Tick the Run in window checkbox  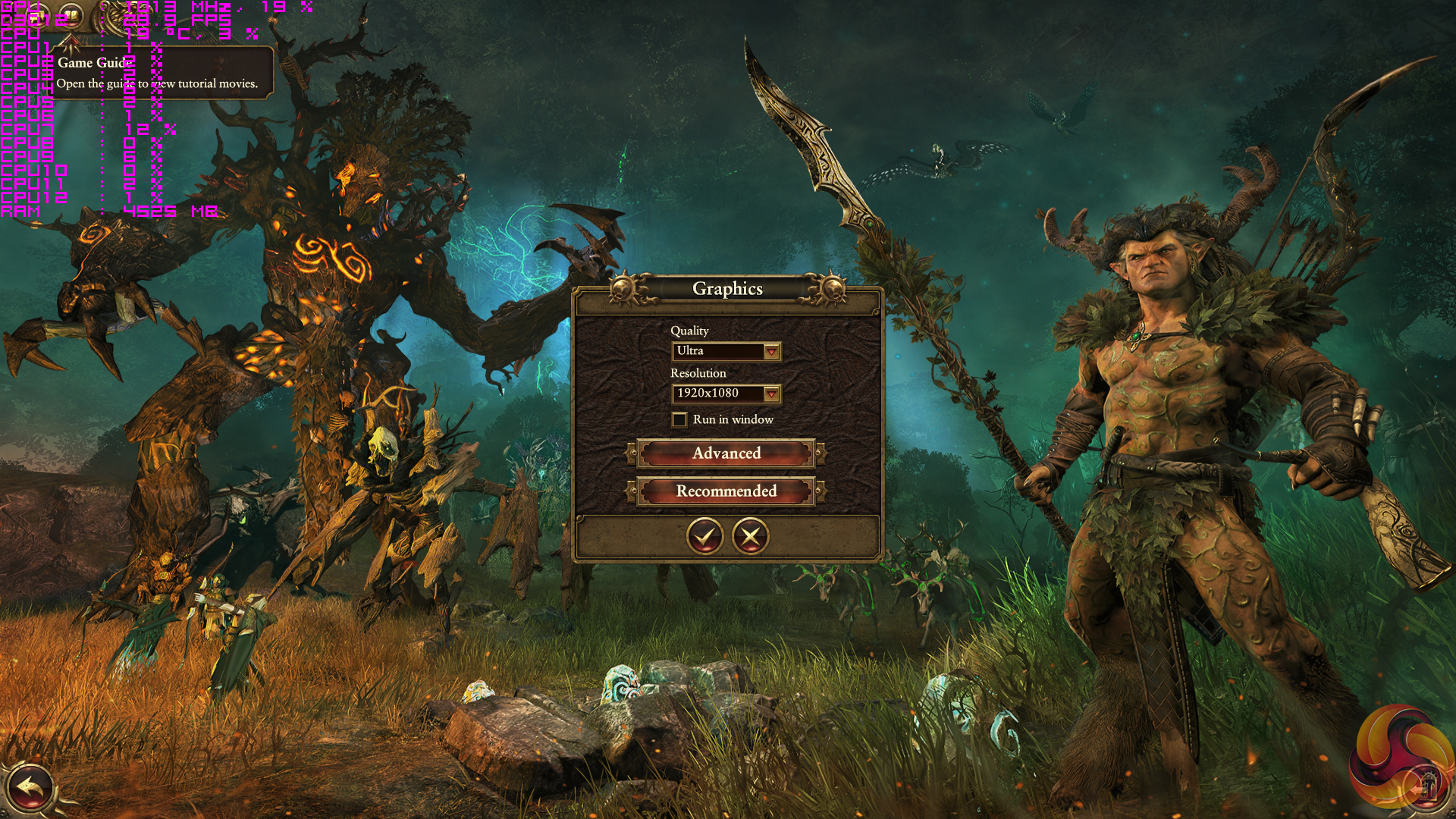(679, 419)
